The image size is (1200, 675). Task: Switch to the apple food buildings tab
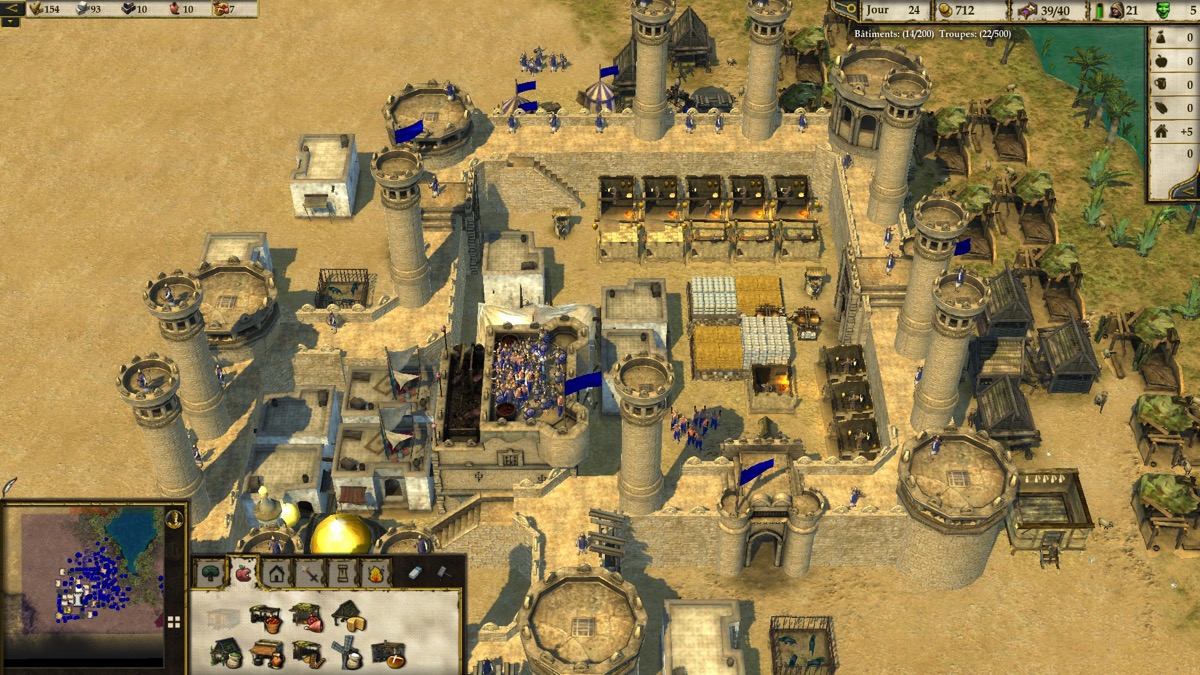243,573
